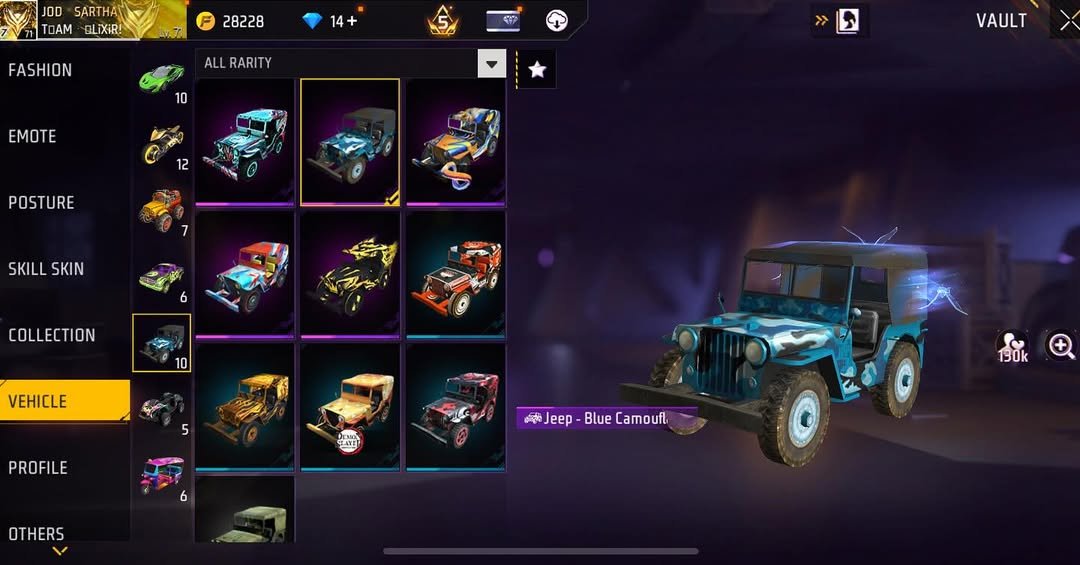The height and width of the screenshot is (565, 1080).
Task: Select the pink tuk-tuk vehicle type
Action: point(161,473)
